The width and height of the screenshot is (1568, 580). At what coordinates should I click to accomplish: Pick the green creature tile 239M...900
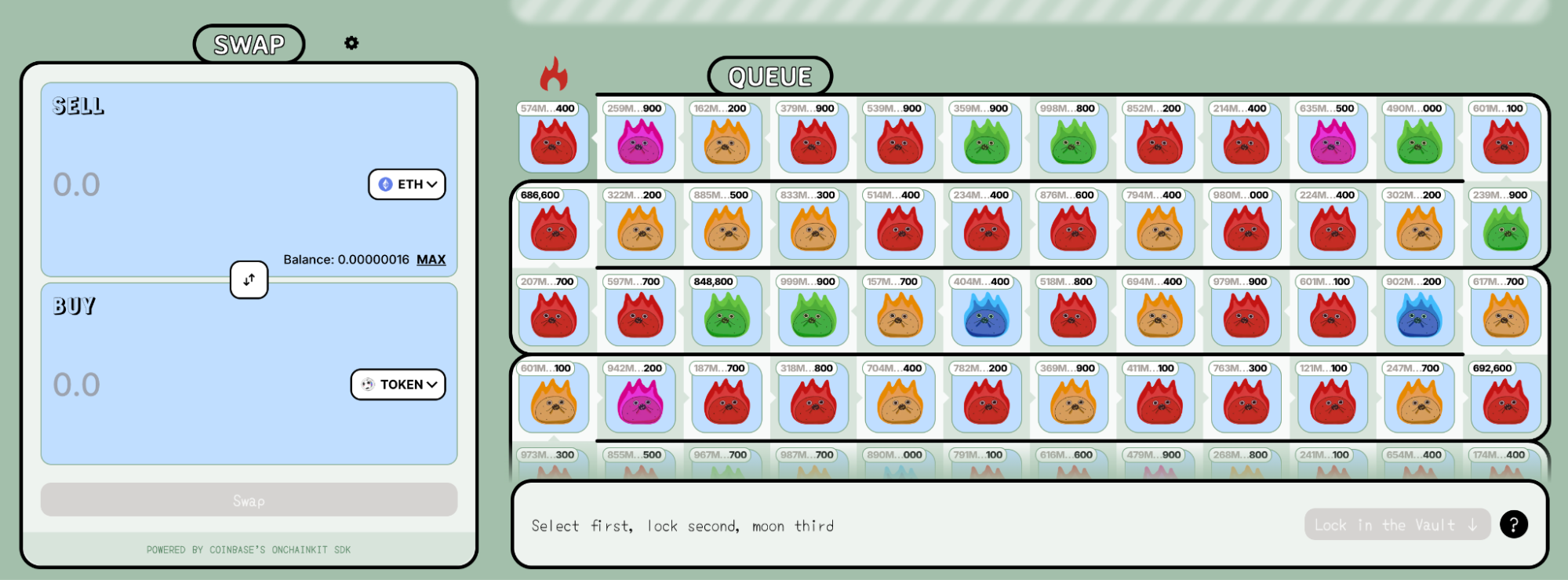1505,225
